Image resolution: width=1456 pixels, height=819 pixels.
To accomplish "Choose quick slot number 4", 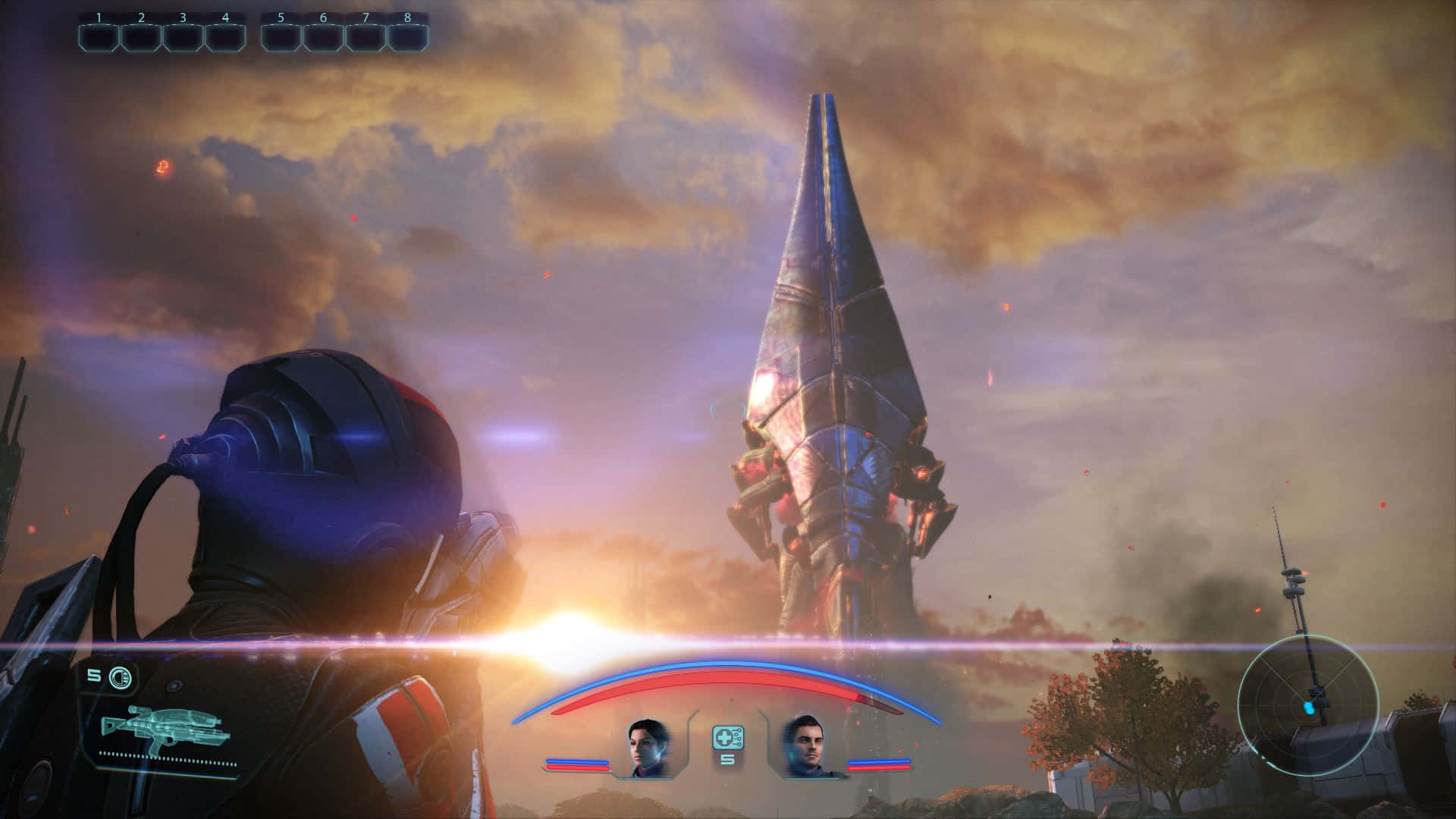I will coord(225,37).
